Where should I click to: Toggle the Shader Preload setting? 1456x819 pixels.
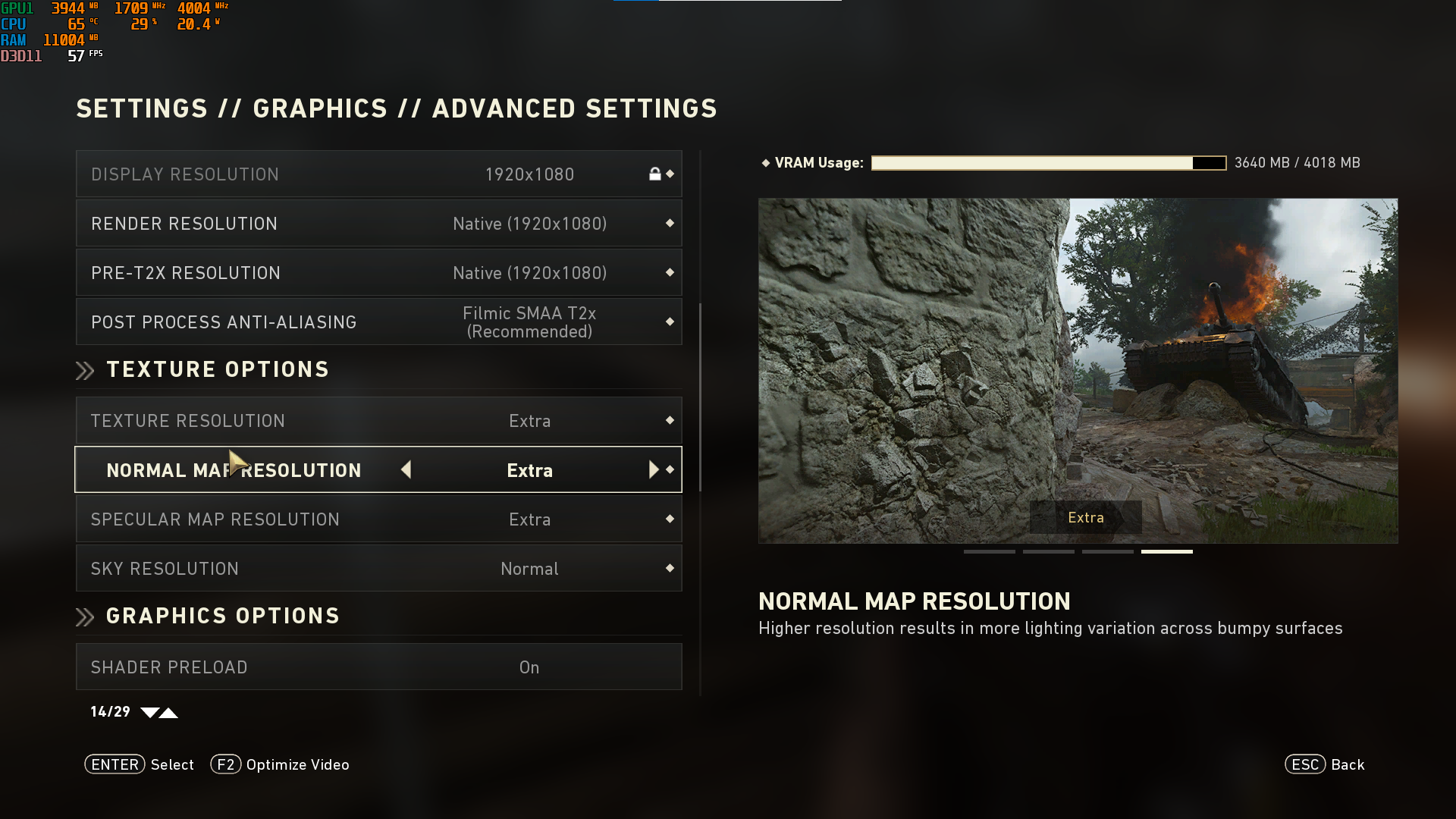378,667
